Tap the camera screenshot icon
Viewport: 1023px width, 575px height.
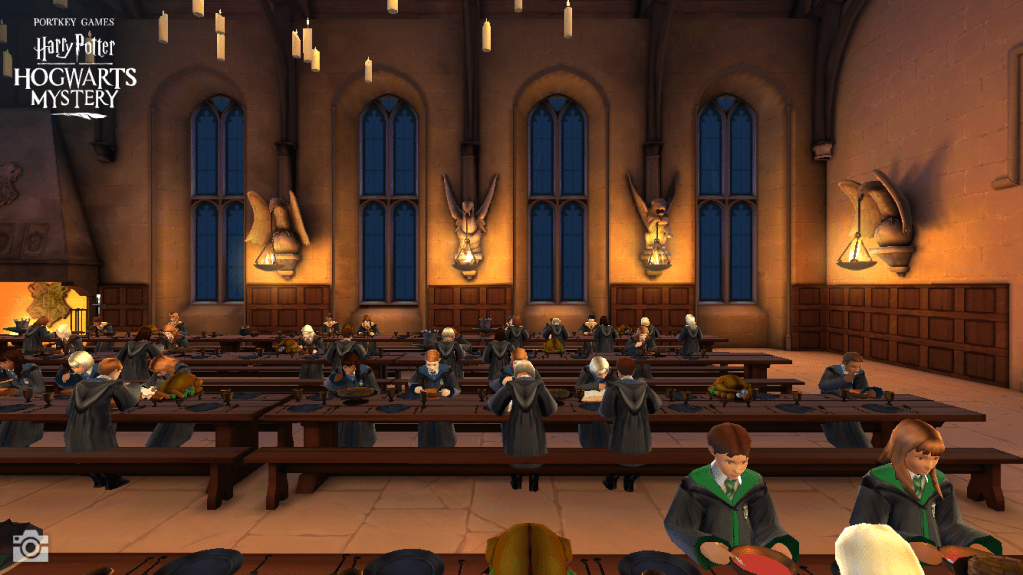click(x=30, y=545)
